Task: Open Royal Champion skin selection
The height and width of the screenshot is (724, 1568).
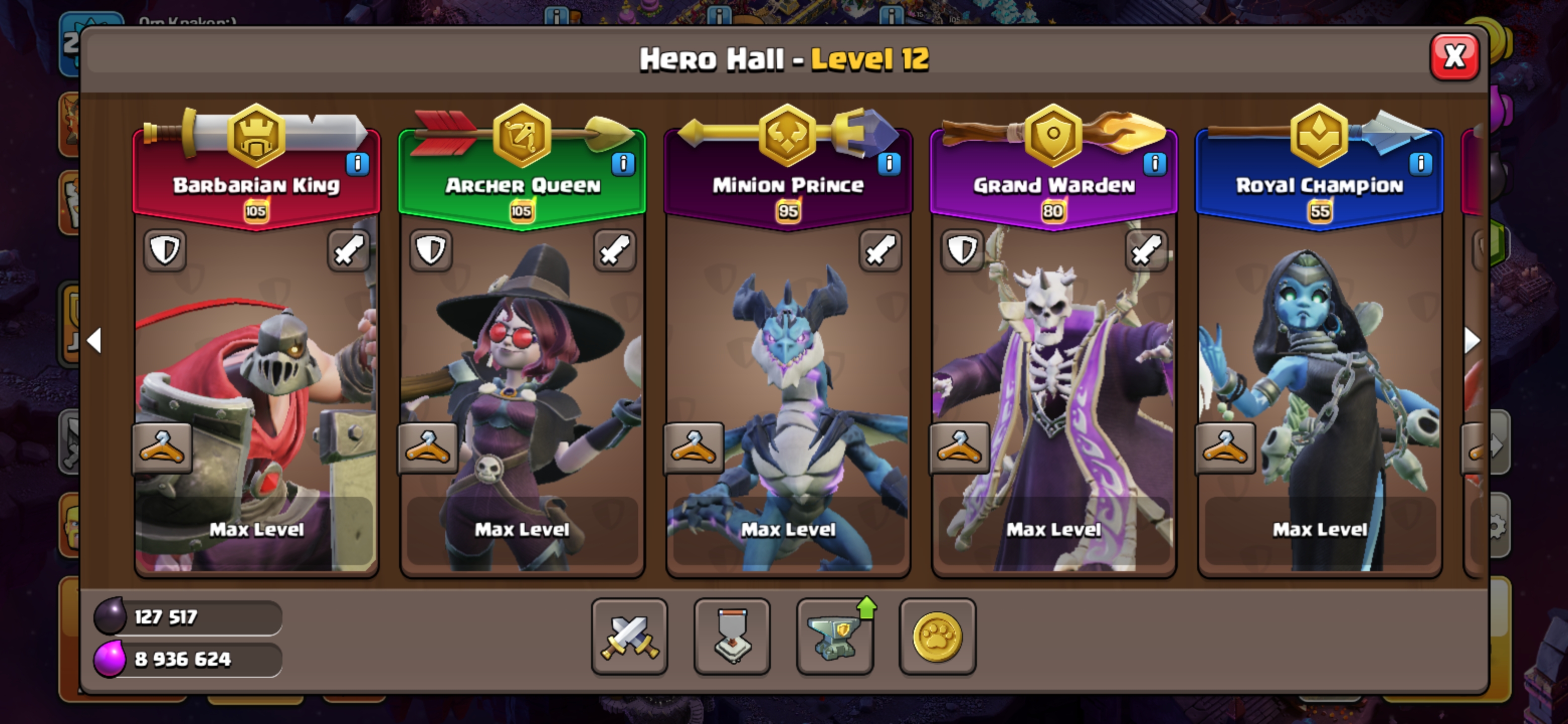Action: click(x=1225, y=448)
